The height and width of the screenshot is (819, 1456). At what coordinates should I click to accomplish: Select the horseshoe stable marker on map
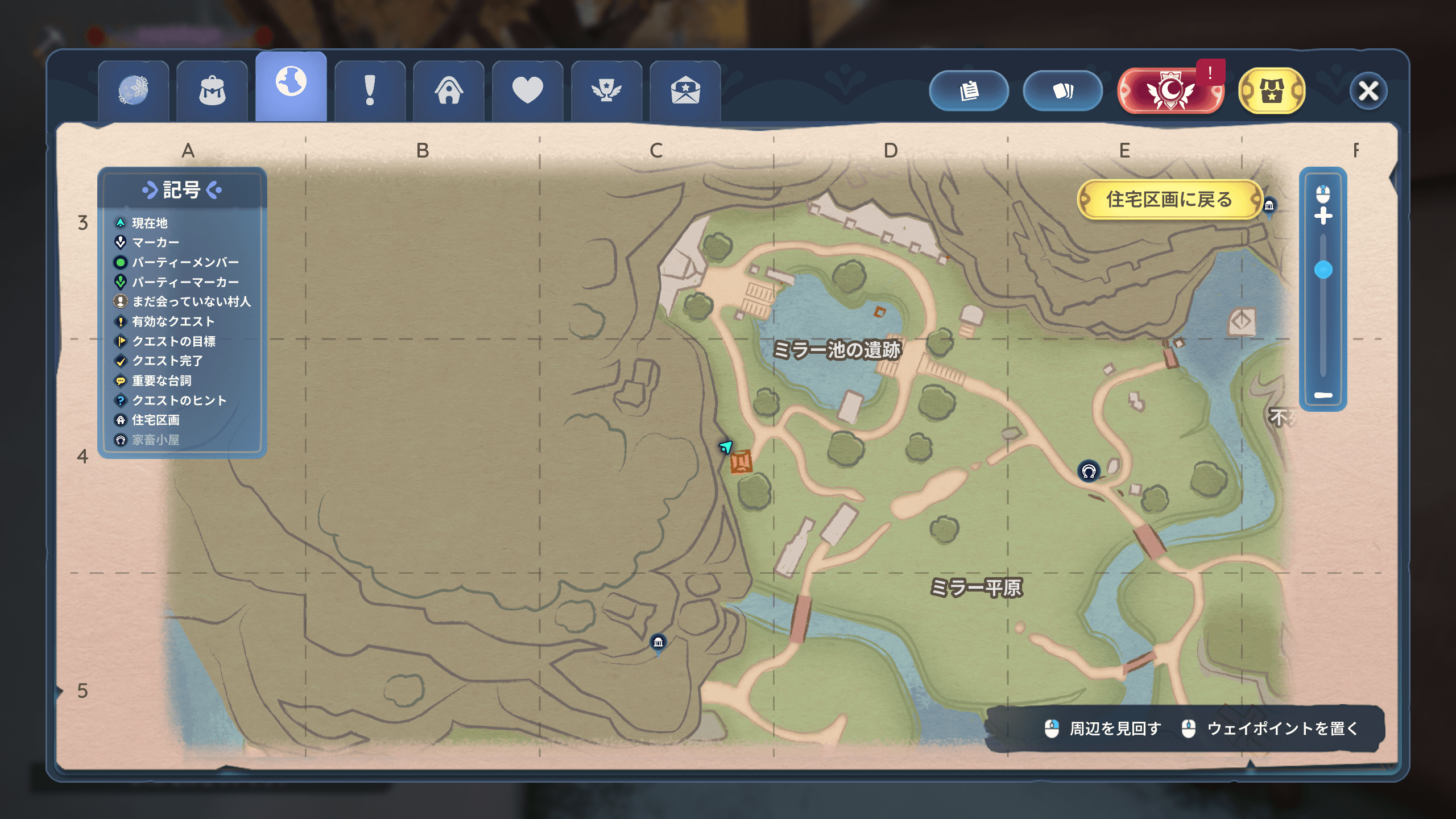(1089, 471)
